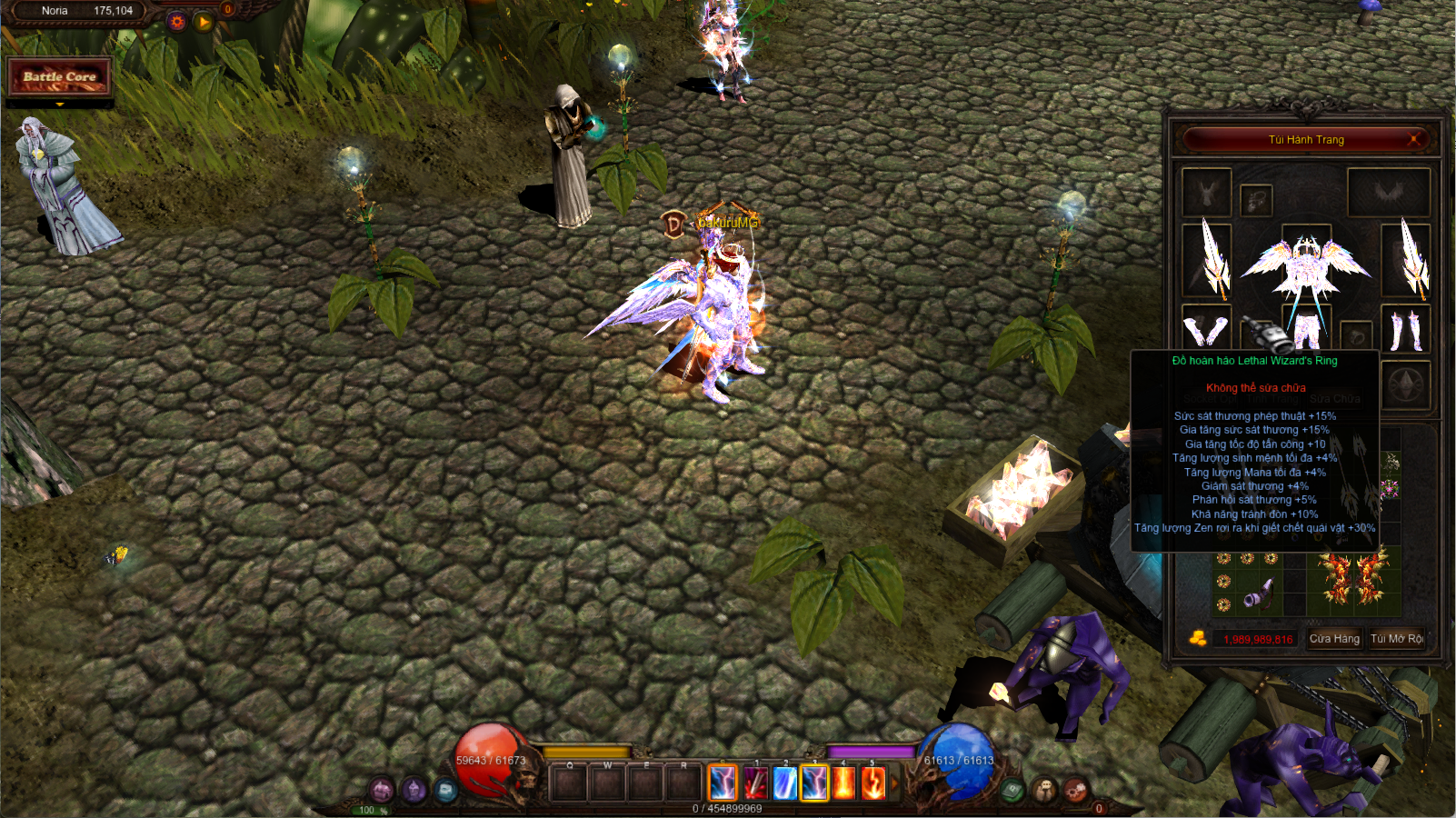
Task: Open the red gears icon in bottom bar
Action: 1075,789
